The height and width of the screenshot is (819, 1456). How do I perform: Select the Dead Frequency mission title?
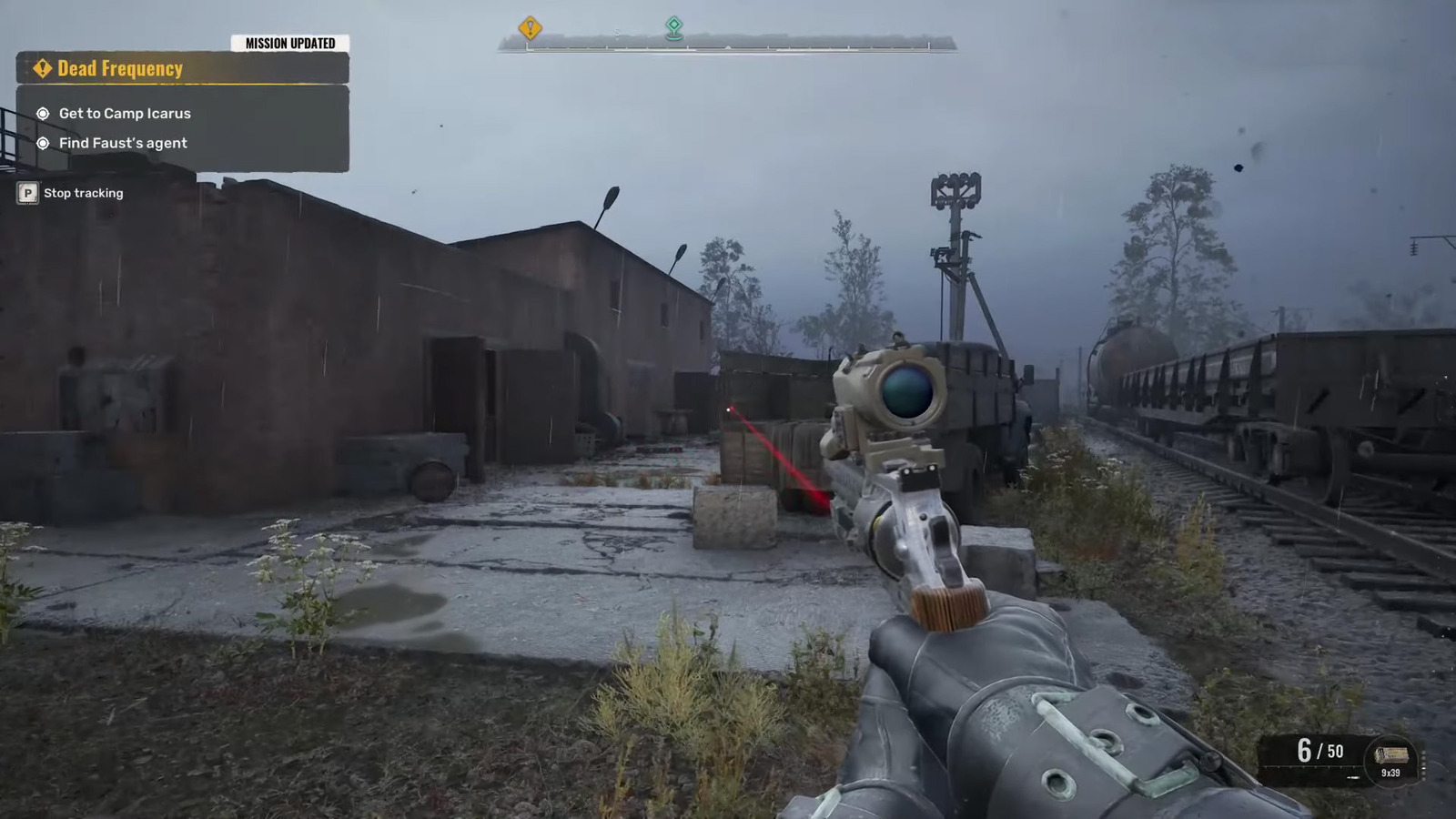point(120,68)
